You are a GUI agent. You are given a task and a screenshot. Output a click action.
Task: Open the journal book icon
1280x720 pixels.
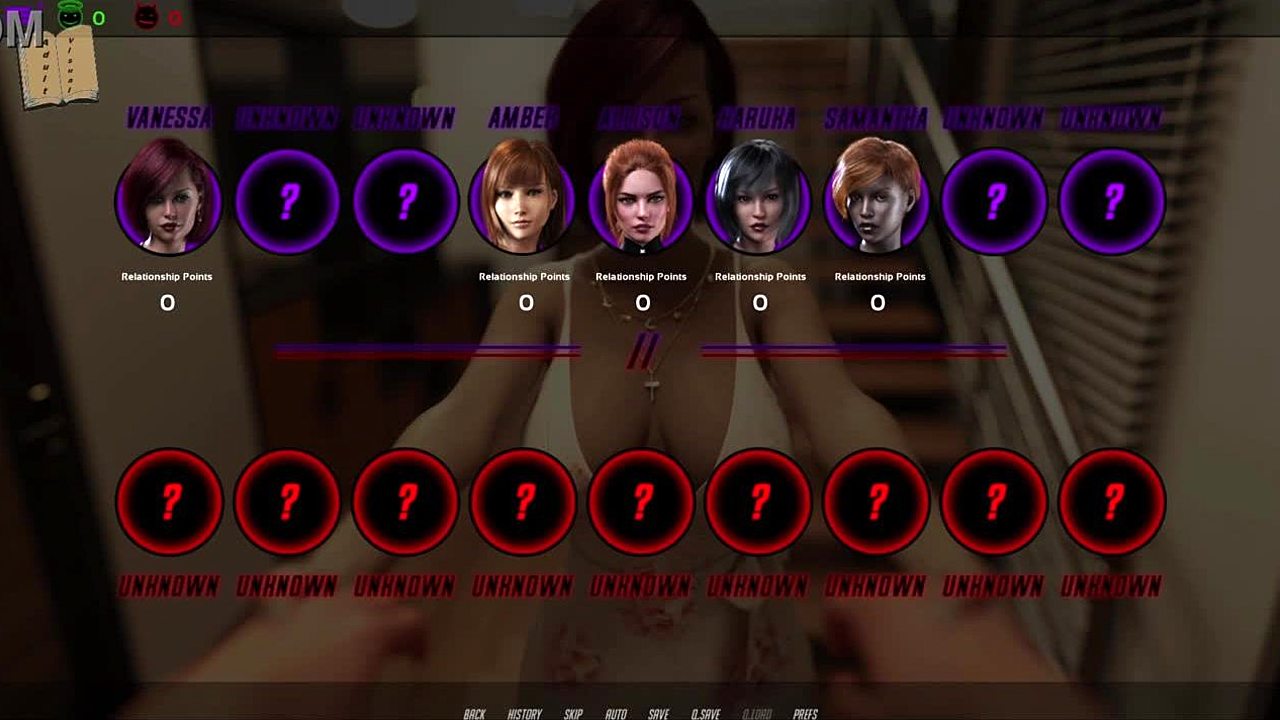pyautogui.click(x=63, y=67)
